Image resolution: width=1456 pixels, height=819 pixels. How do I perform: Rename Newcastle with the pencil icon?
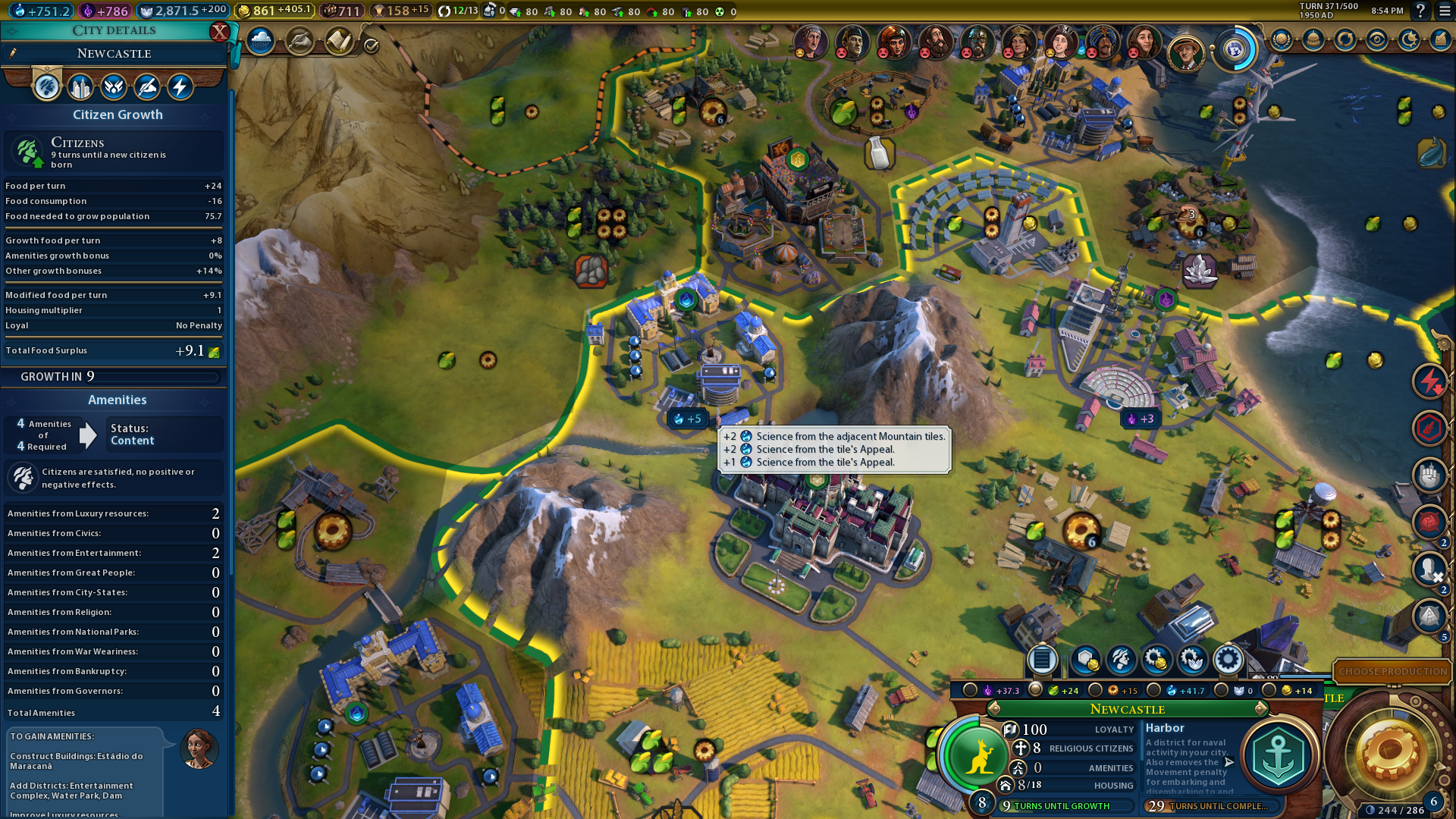point(13,53)
